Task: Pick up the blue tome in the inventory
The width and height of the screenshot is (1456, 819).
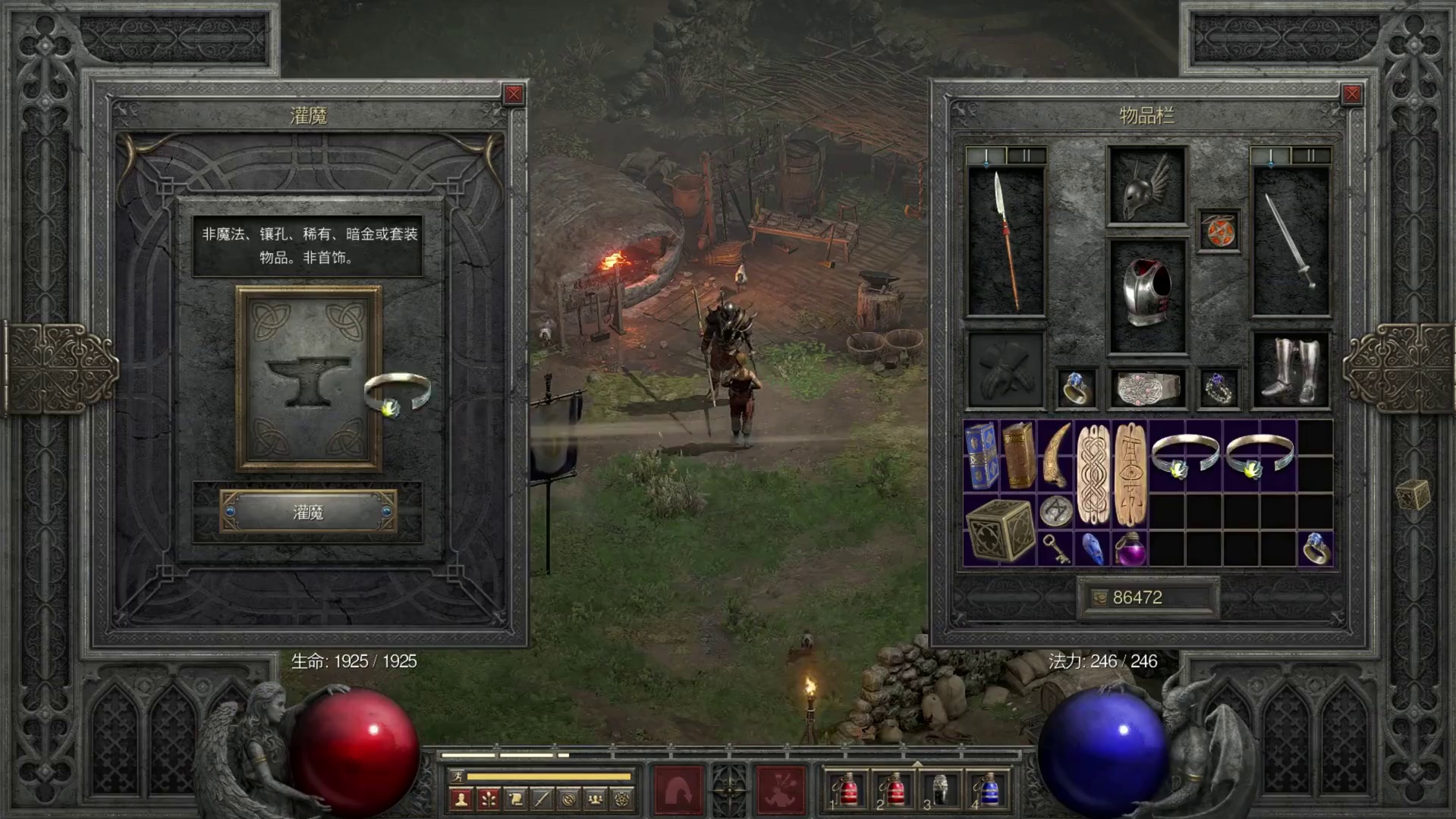Action: point(981,457)
